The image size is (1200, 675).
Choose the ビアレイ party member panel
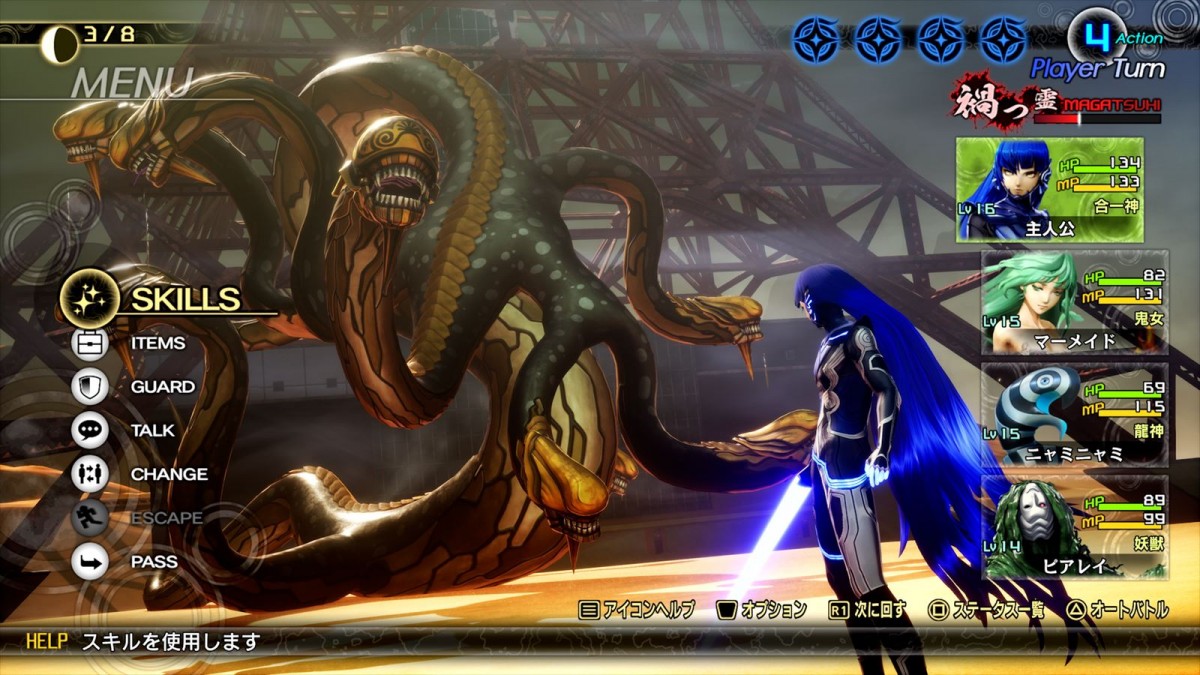click(1074, 526)
